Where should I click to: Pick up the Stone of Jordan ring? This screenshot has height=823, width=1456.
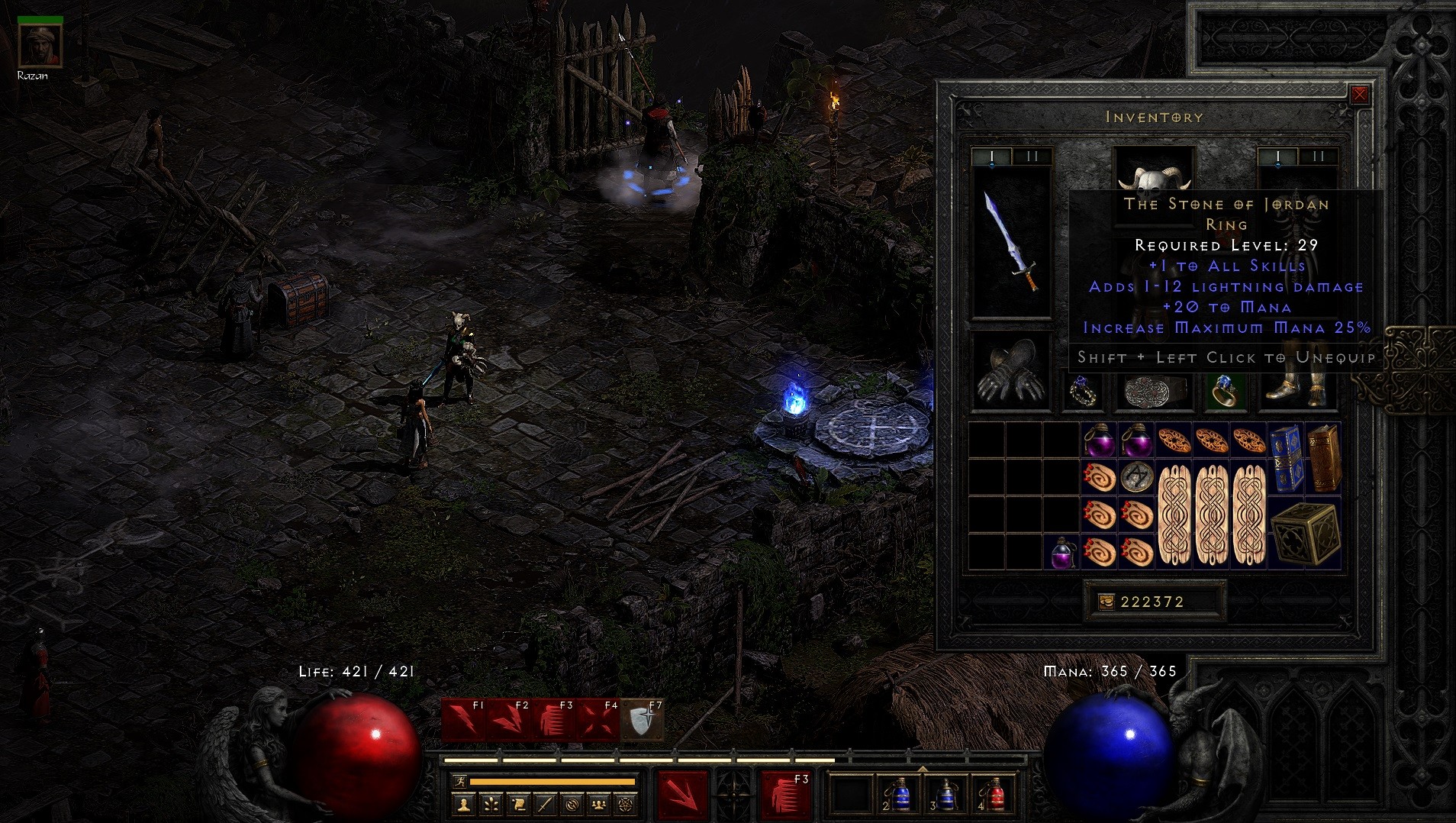click(x=1223, y=391)
